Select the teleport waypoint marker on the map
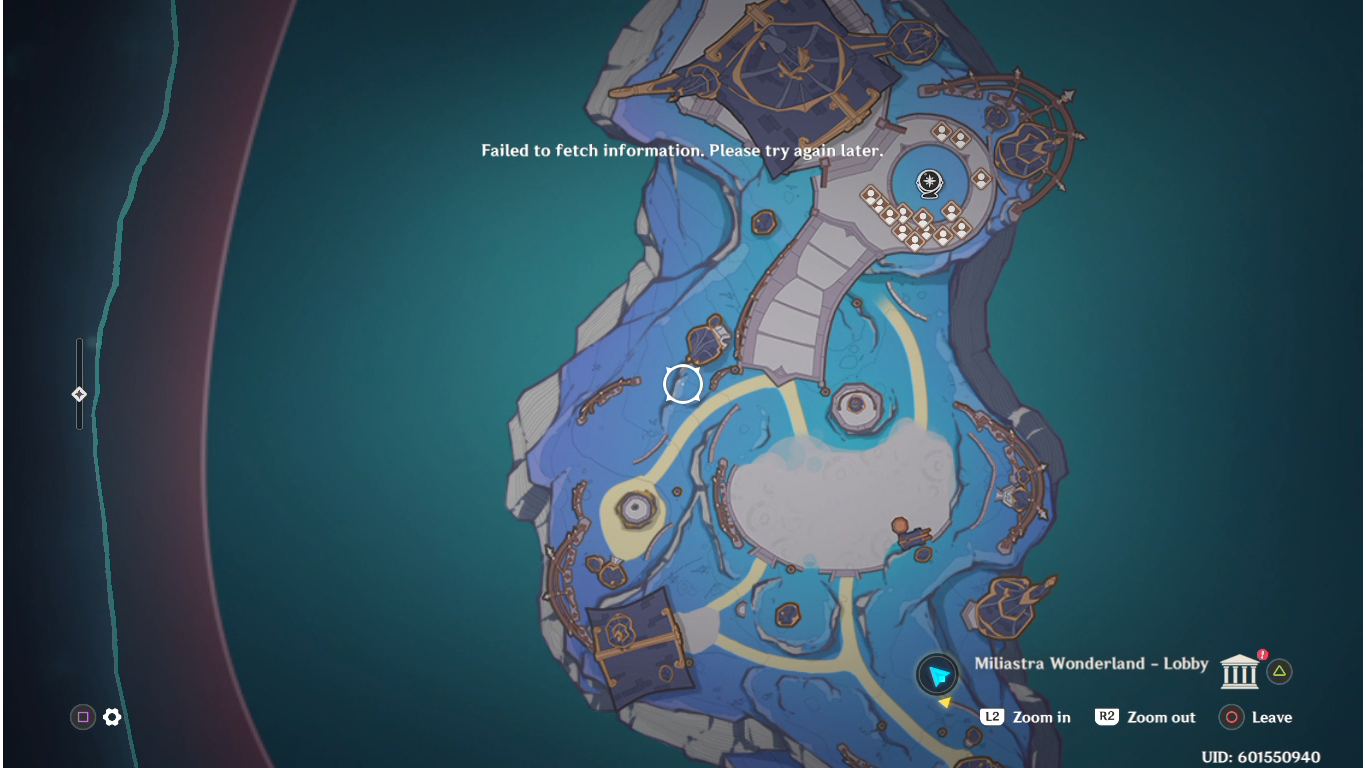 [930, 182]
